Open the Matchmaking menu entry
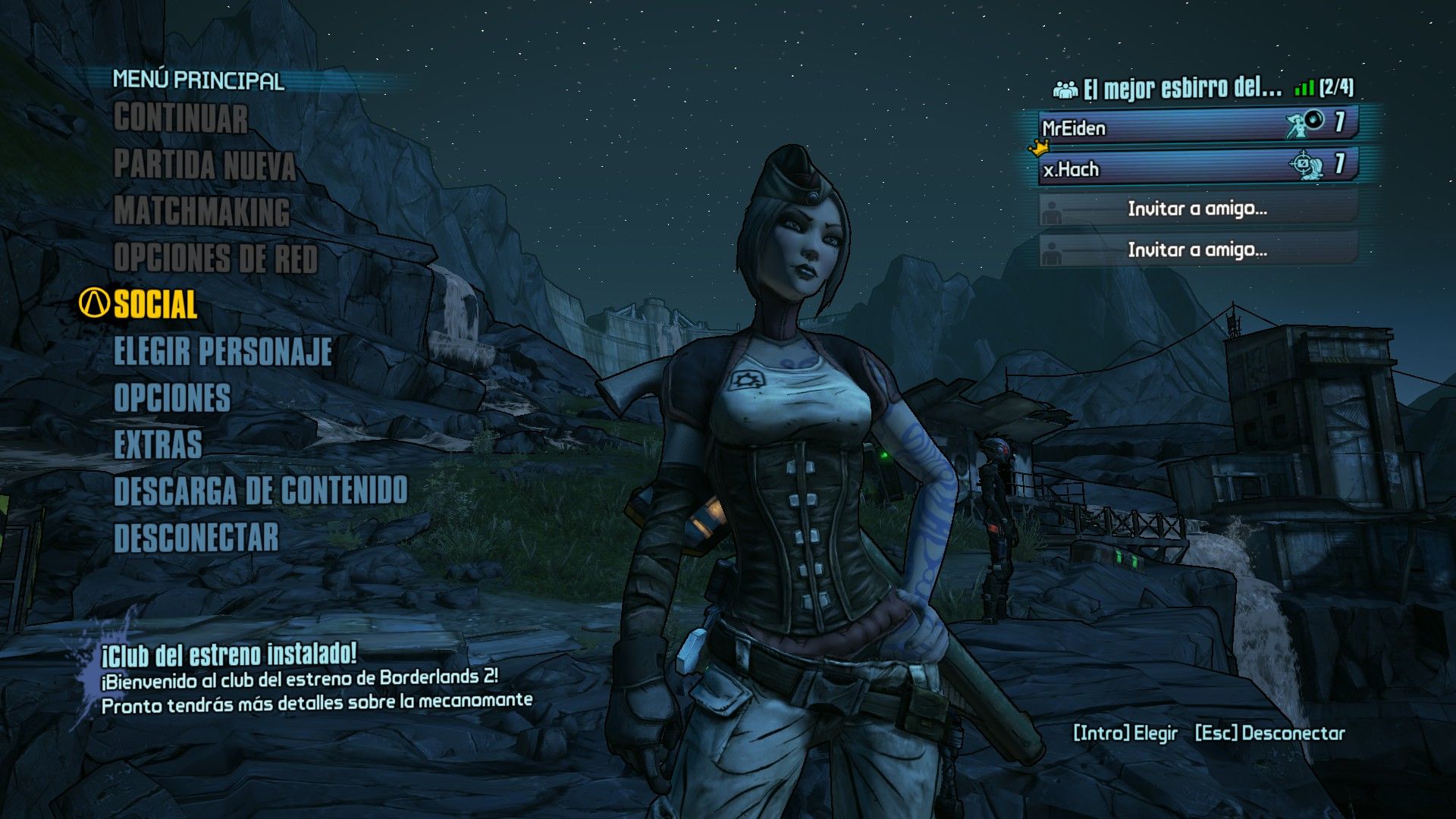 point(202,212)
